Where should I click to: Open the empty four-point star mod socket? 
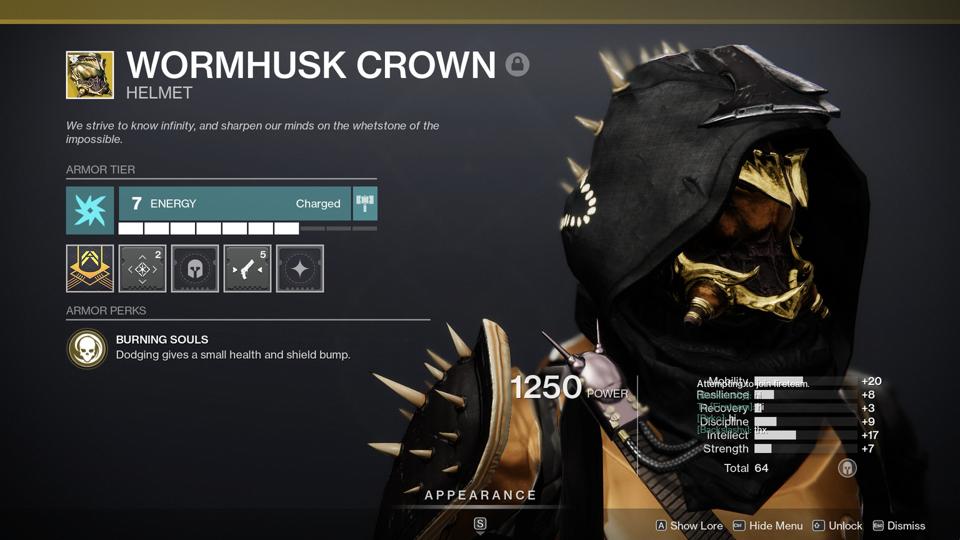[x=300, y=268]
